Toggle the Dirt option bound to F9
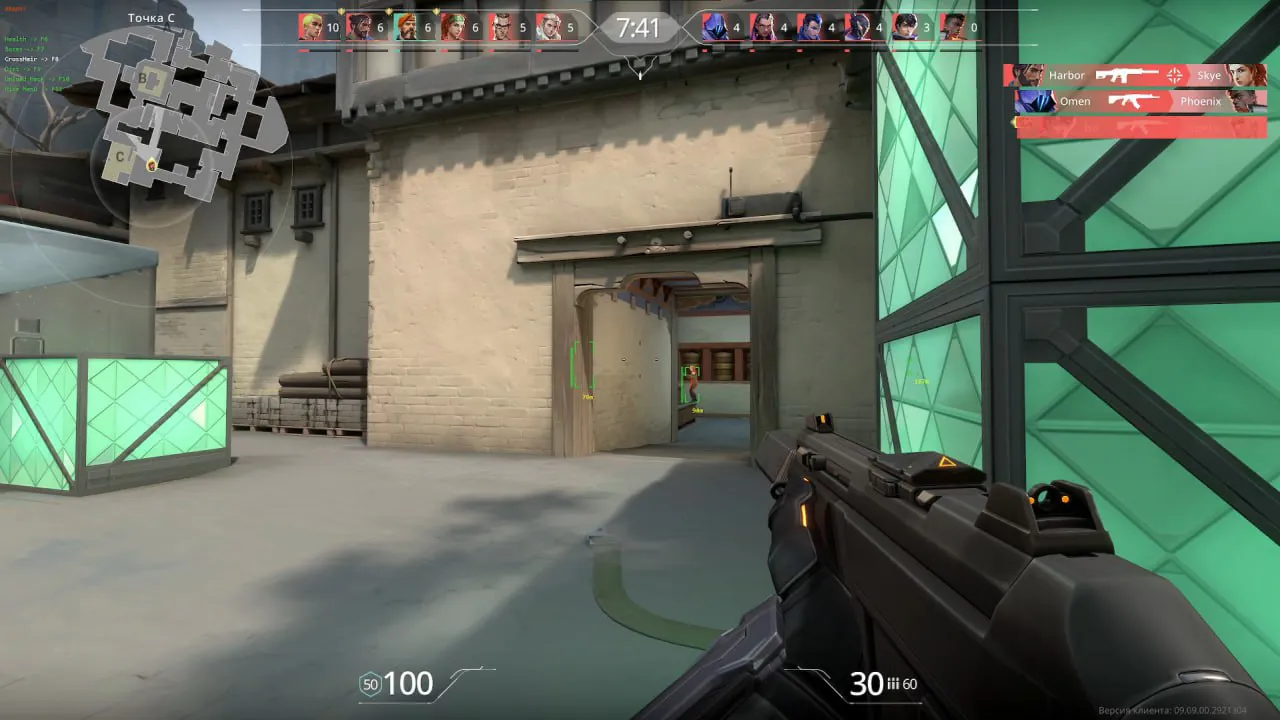The image size is (1280, 720). [x=22, y=69]
